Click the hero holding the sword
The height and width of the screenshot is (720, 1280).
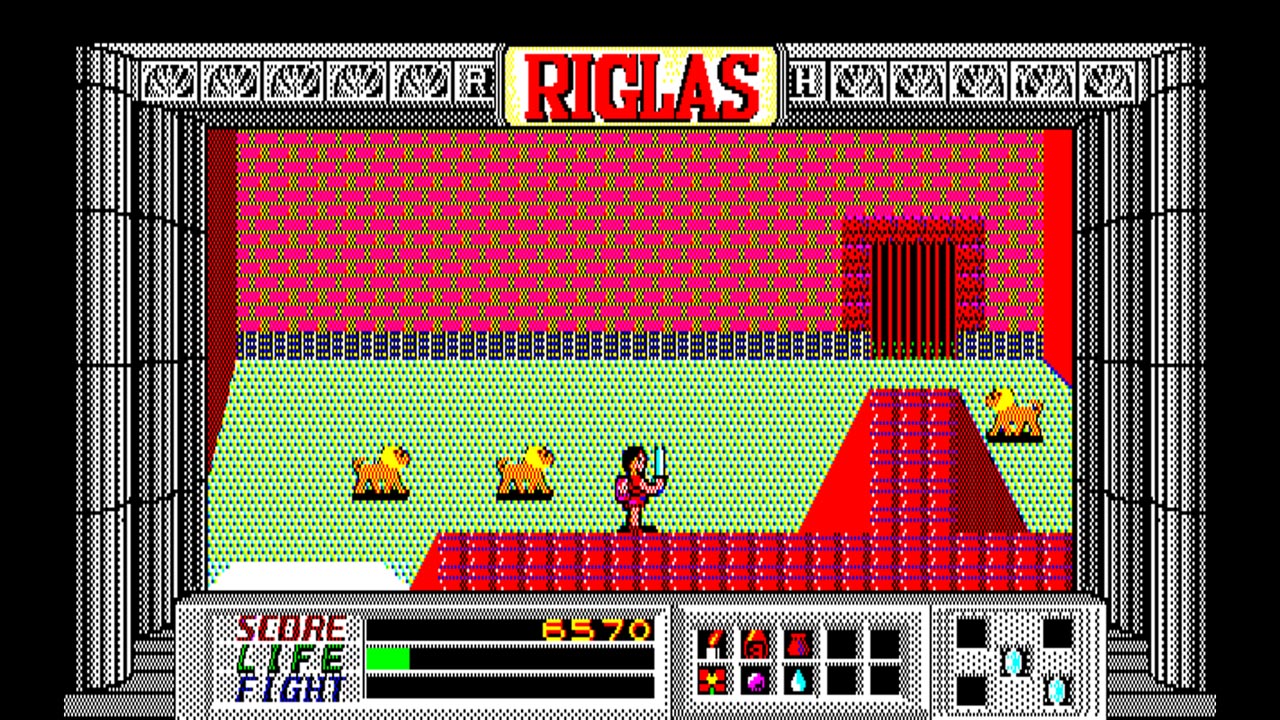point(637,485)
